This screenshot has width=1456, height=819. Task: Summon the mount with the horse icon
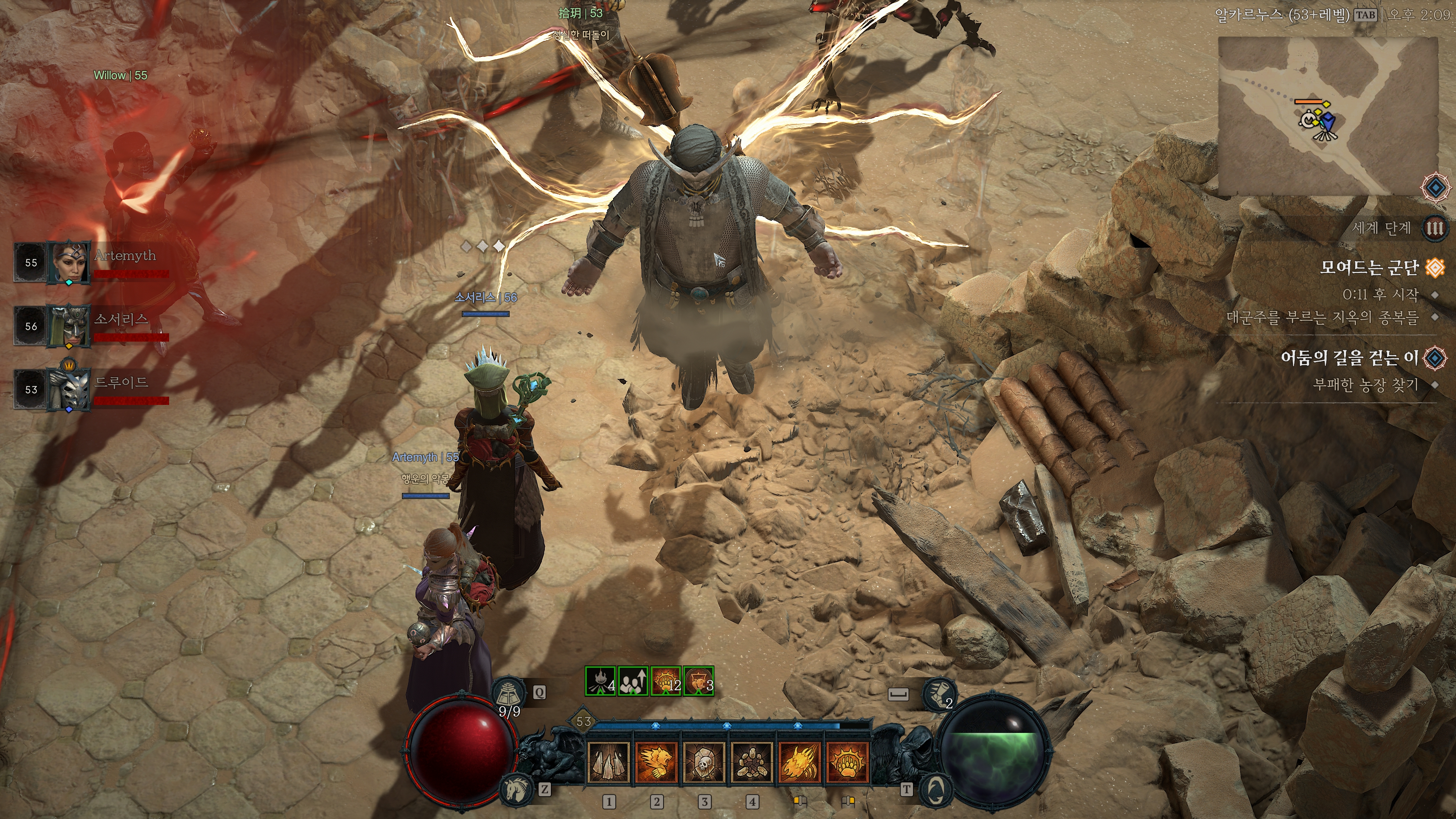point(516,789)
